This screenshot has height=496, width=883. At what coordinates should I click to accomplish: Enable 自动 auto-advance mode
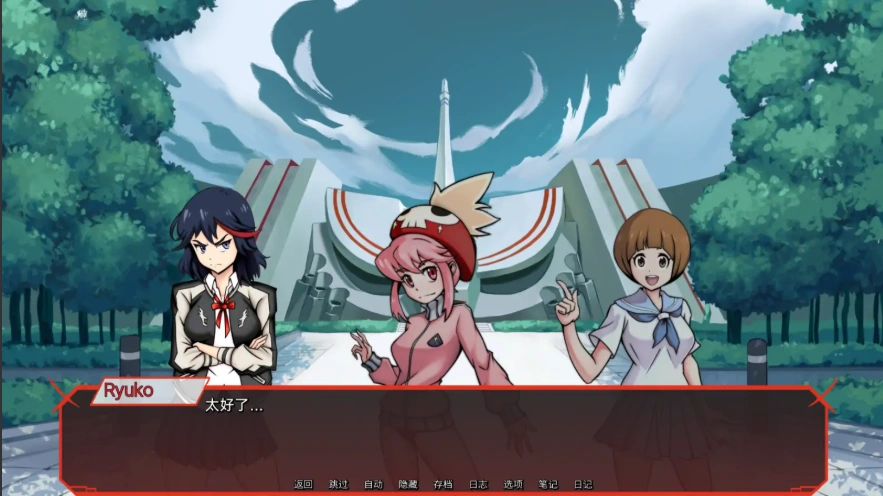coord(373,484)
